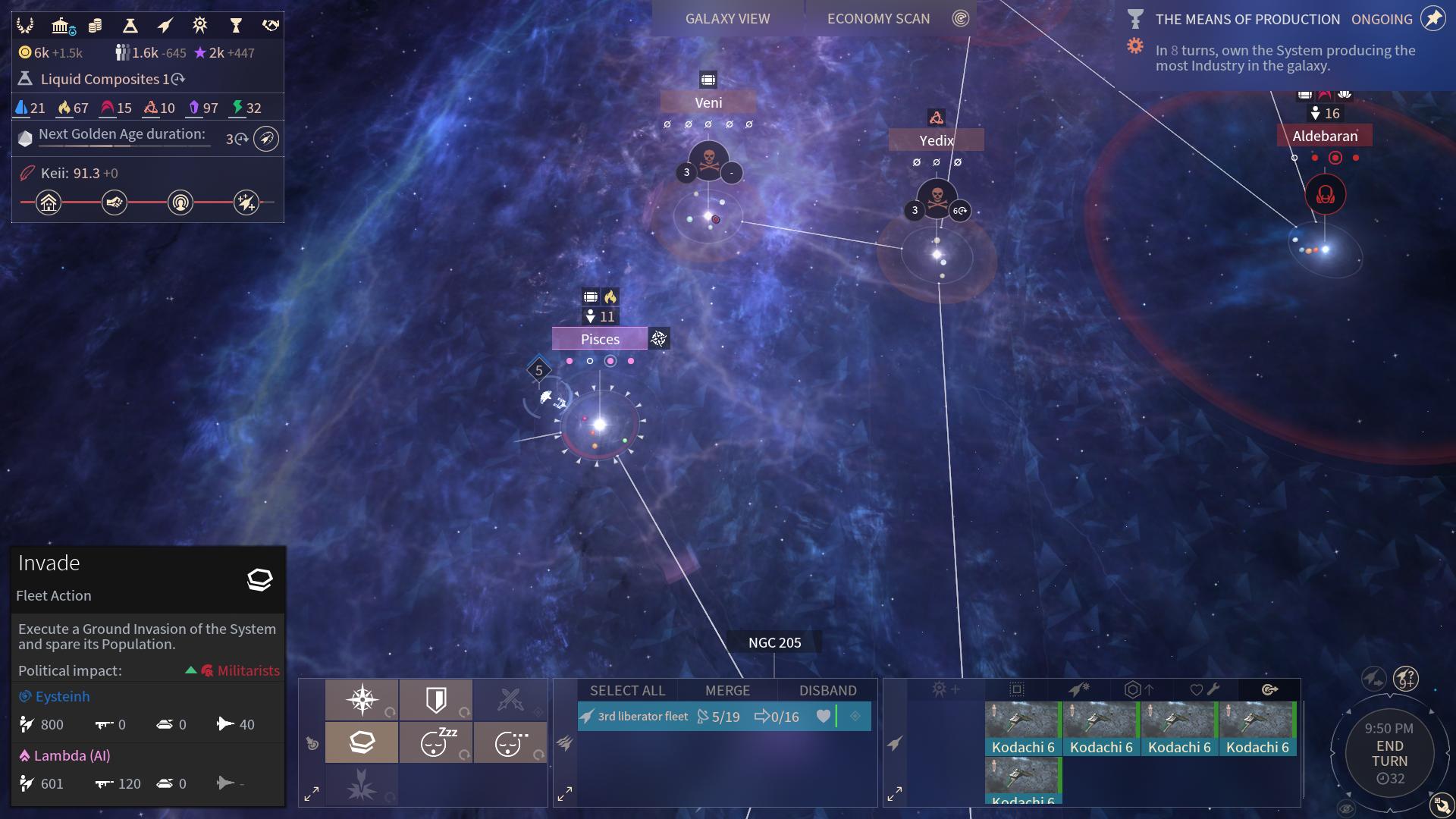The height and width of the screenshot is (819, 1456).
Task: End the current turn
Action: 1389,754
